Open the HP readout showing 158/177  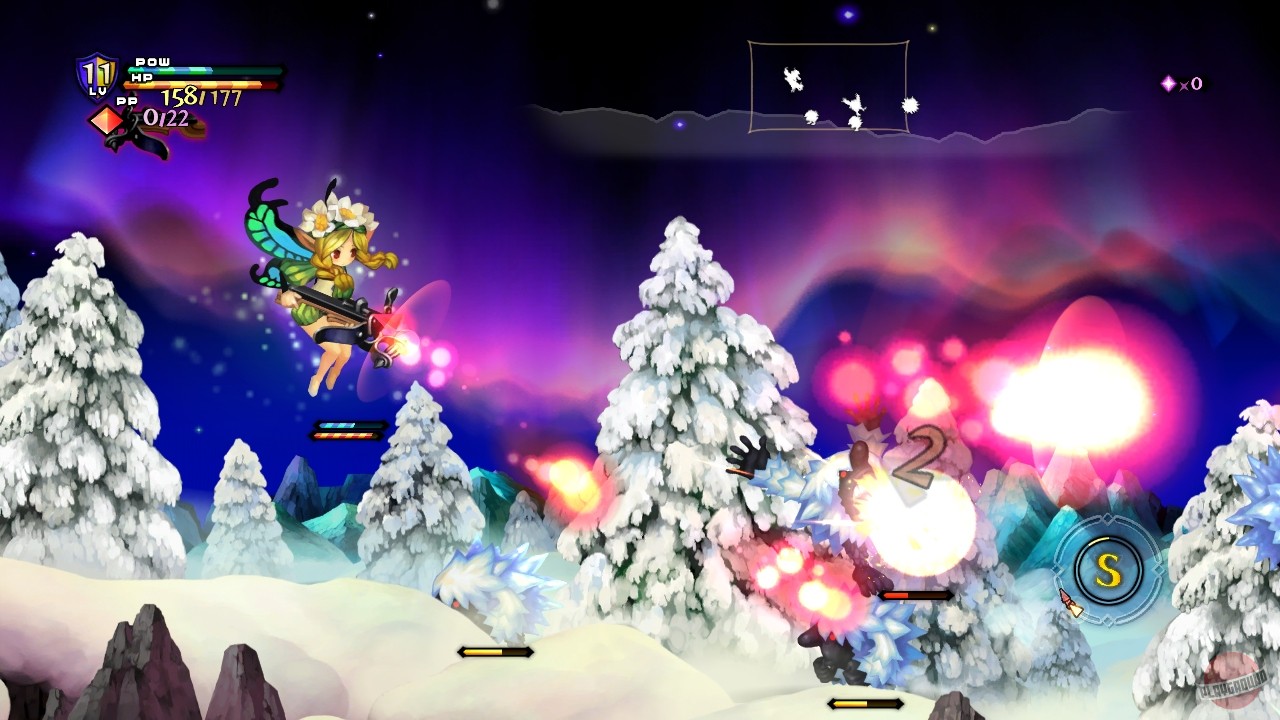coord(200,96)
